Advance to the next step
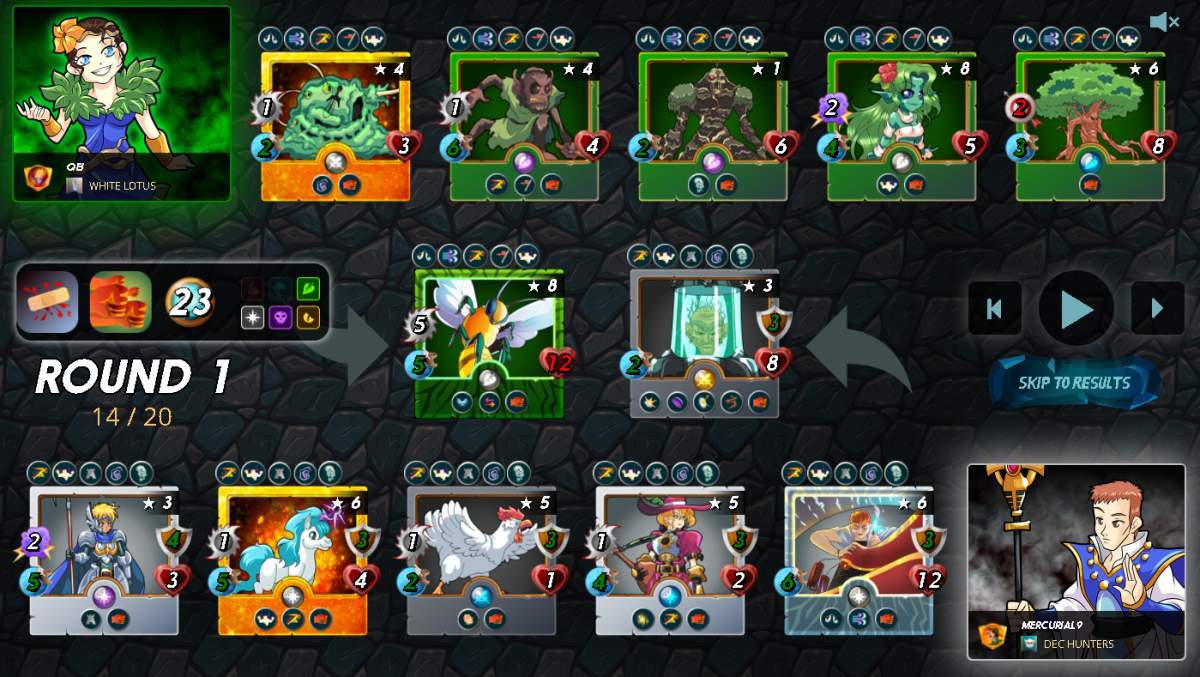1200x677 pixels. [1157, 308]
